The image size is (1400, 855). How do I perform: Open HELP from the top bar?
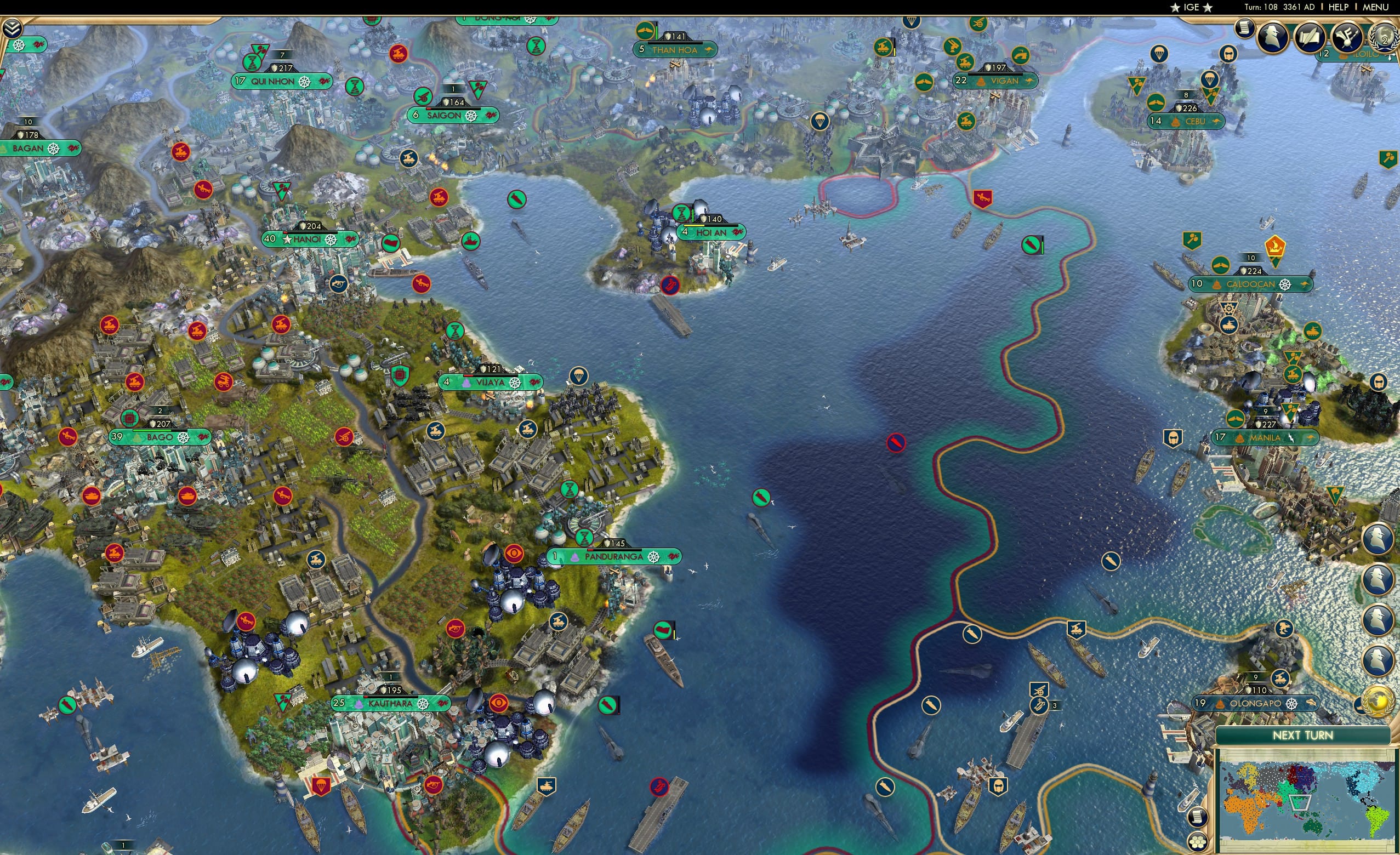tap(1339, 7)
